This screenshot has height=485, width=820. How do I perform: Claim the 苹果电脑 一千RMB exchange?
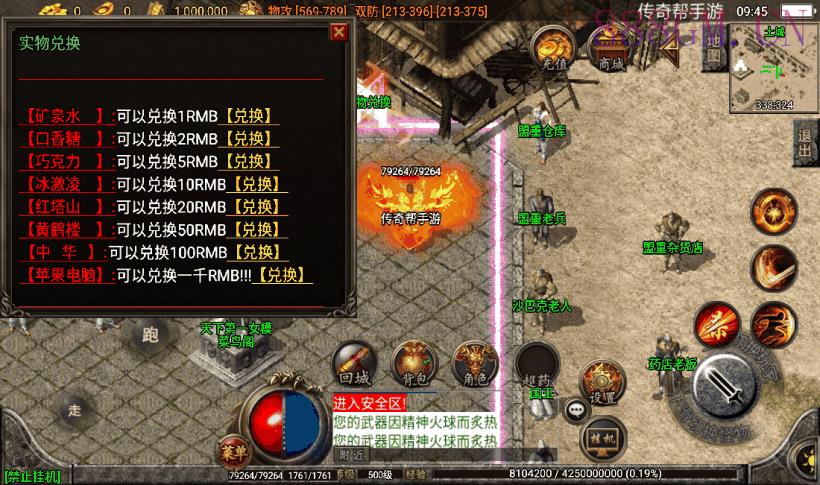click(281, 275)
